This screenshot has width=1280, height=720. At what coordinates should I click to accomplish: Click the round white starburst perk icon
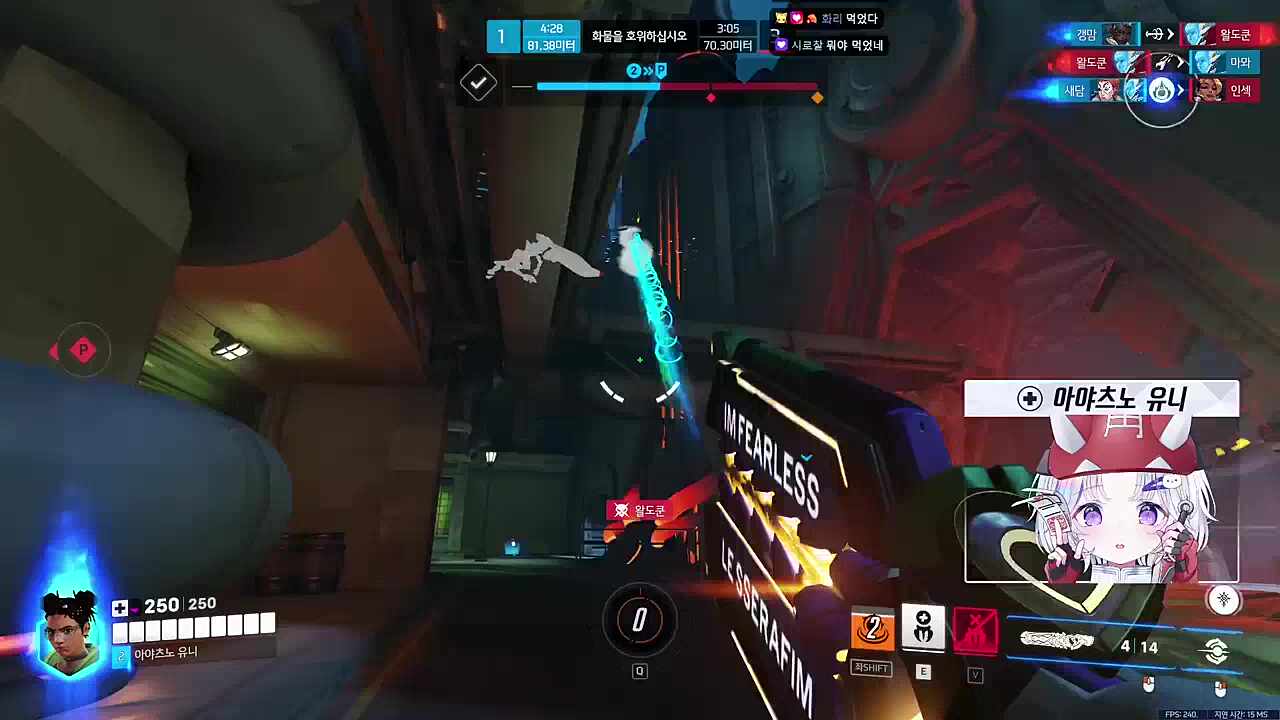(1223, 599)
